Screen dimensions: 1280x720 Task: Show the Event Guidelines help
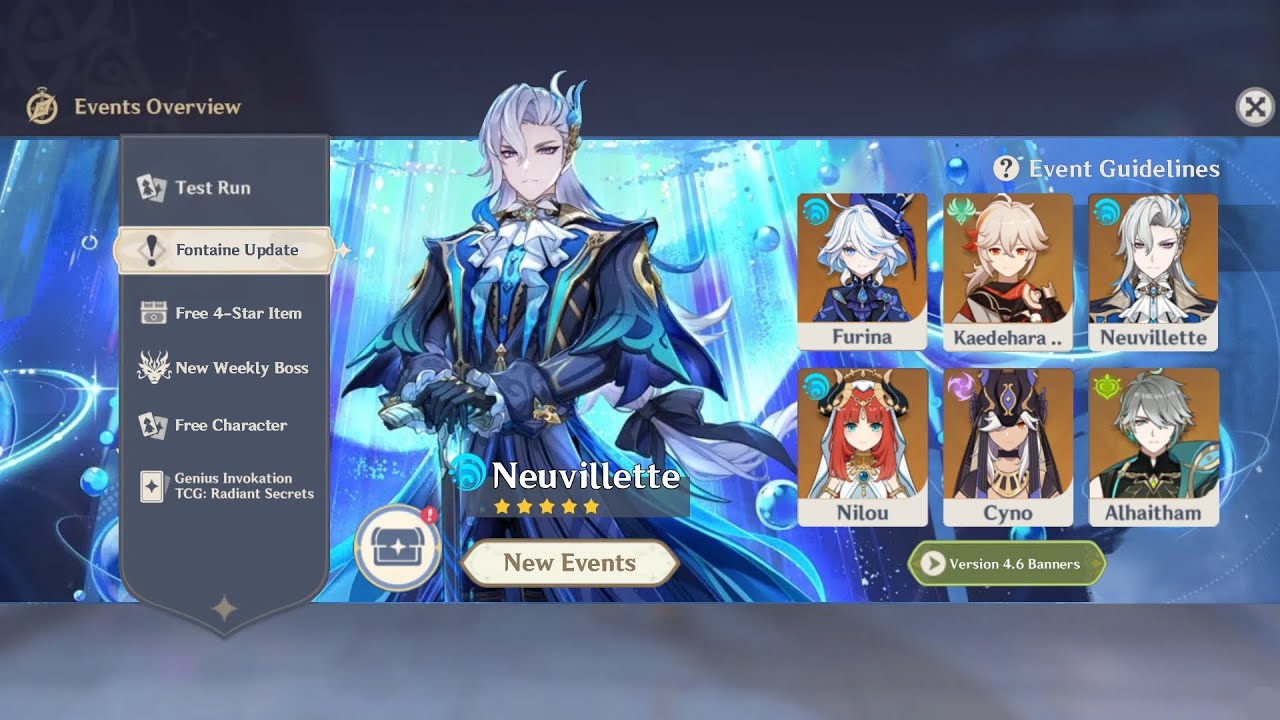[1107, 169]
